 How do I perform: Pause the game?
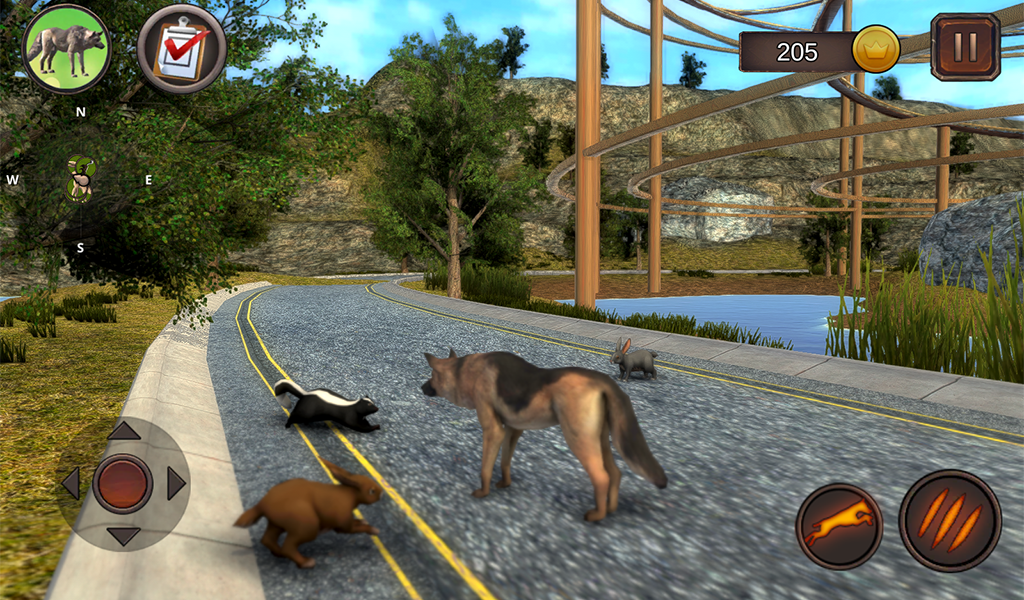click(x=965, y=47)
